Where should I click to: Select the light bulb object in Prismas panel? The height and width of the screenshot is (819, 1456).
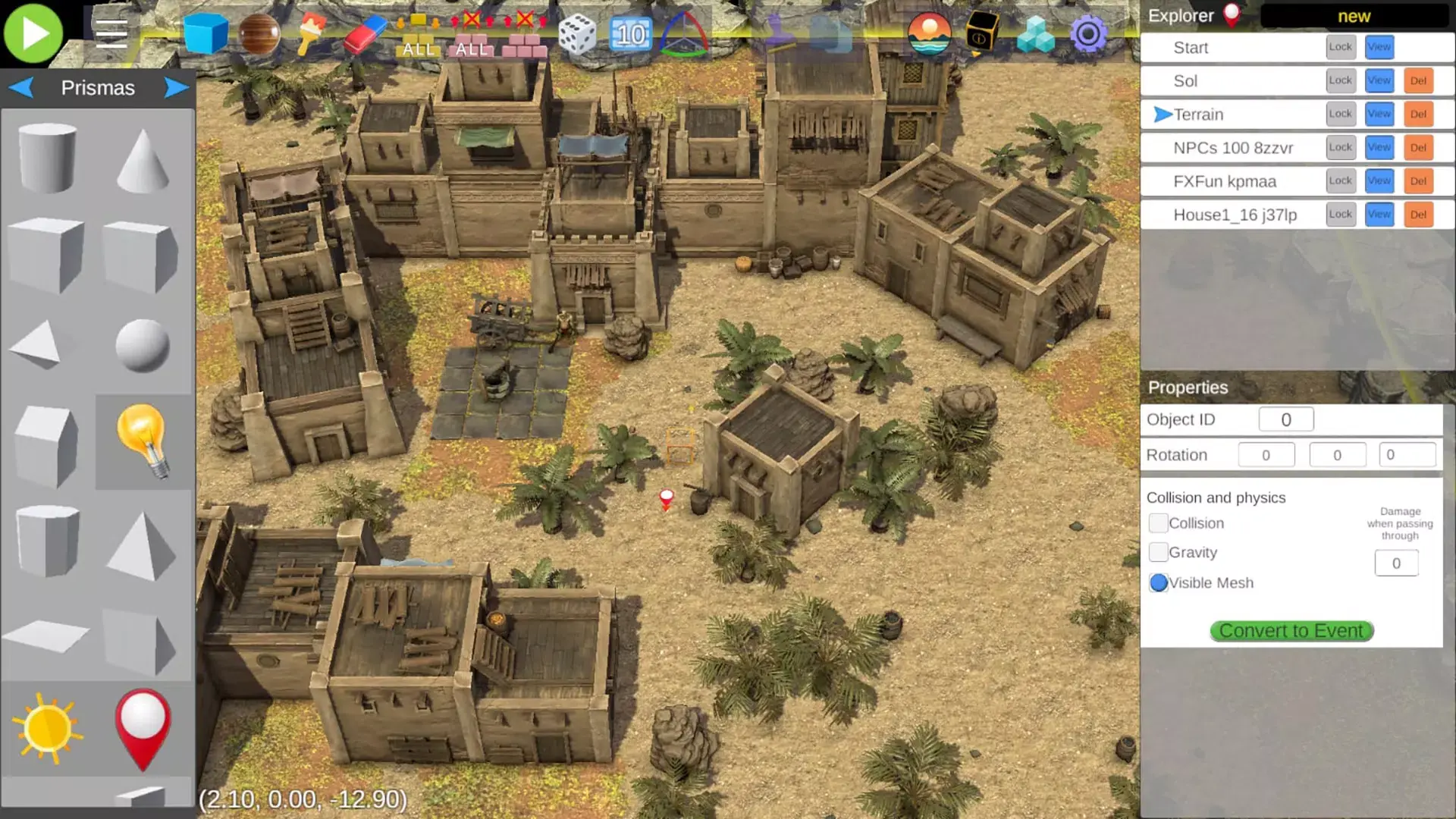tap(144, 440)
